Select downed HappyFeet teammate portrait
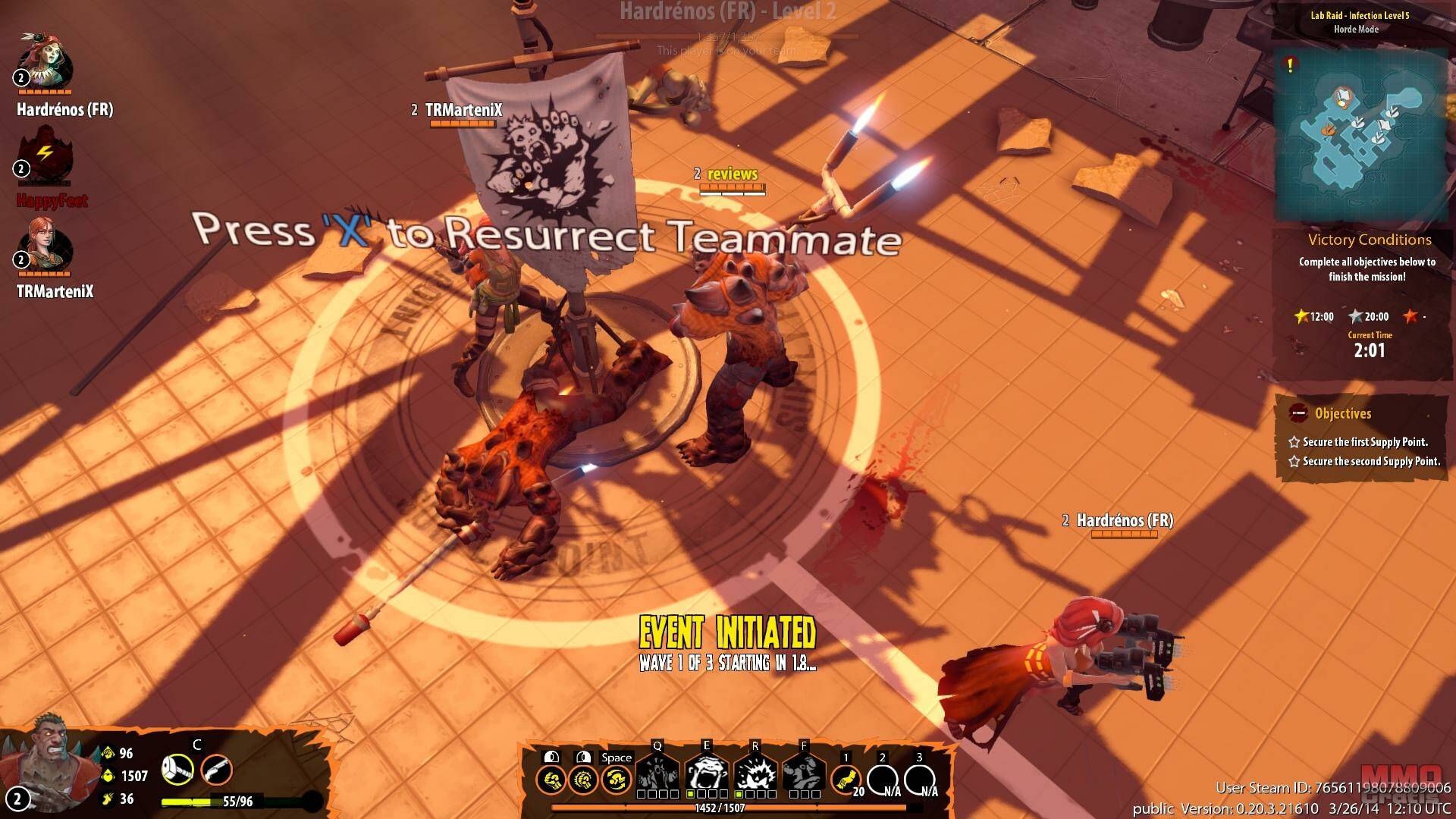 coord(45,155)
